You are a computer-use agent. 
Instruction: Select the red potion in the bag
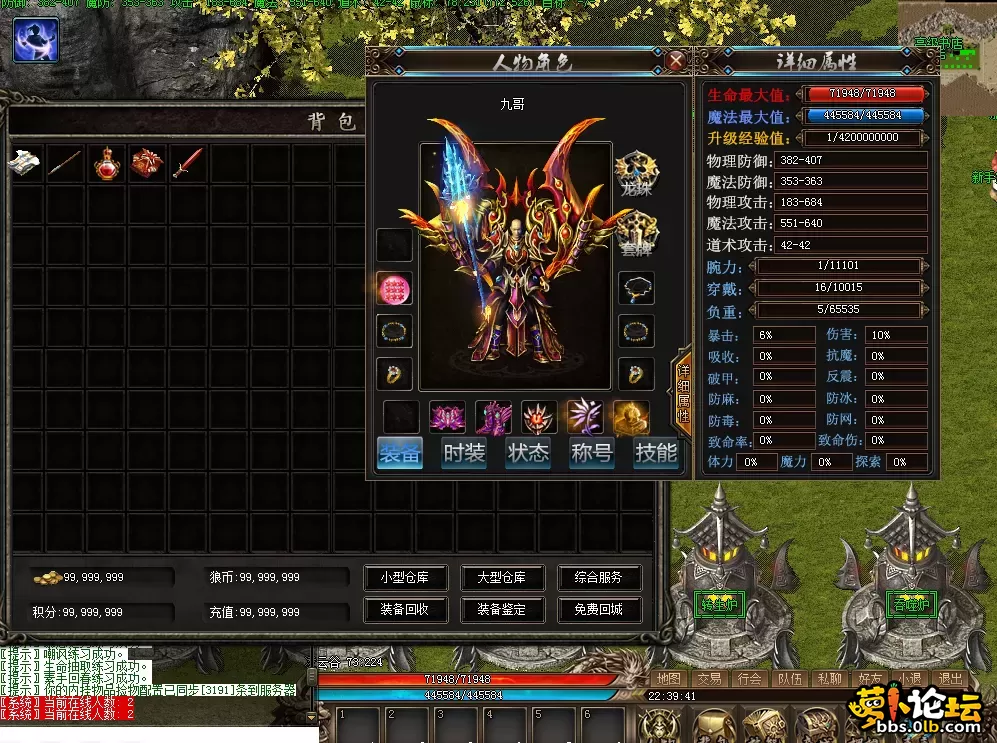108,164
